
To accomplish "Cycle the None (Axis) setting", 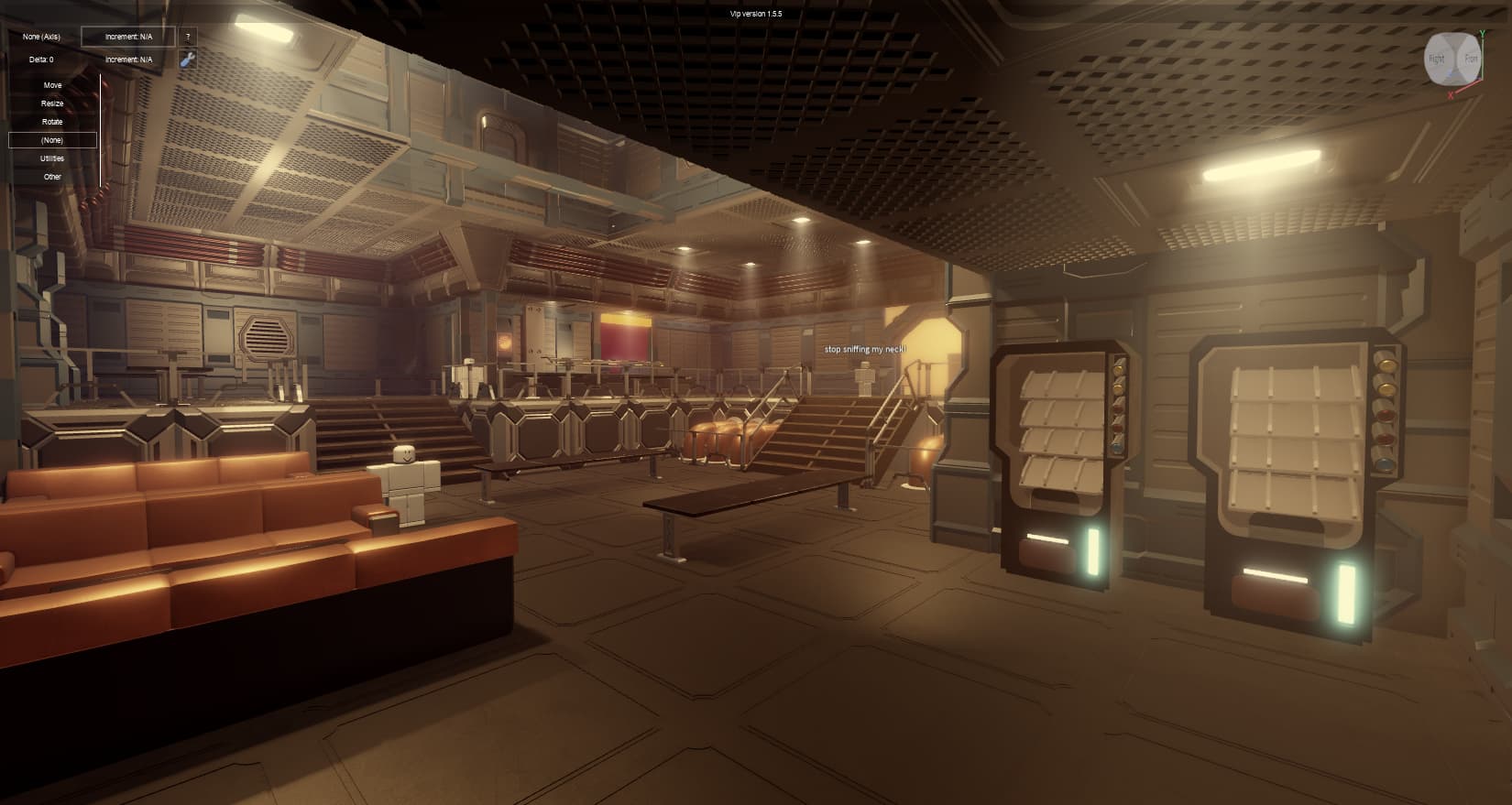I will pos(41,37).
